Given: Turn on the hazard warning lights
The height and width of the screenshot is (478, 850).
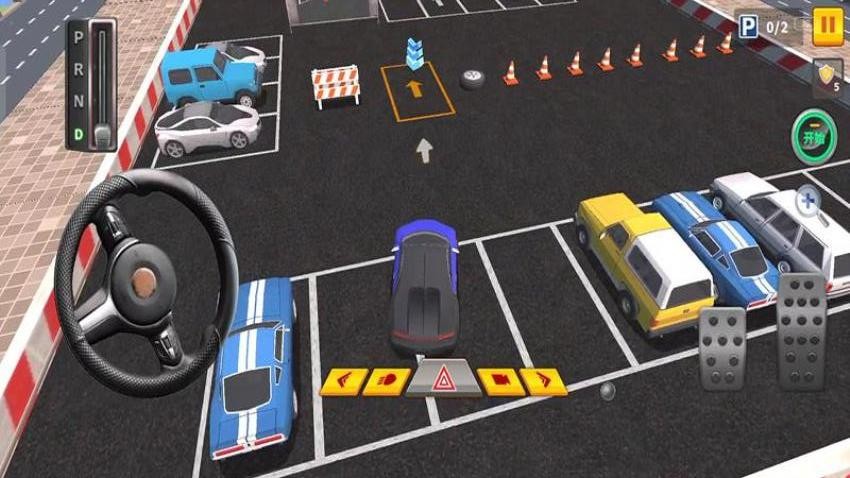Looking at the screenshot, I should [442, 379].
